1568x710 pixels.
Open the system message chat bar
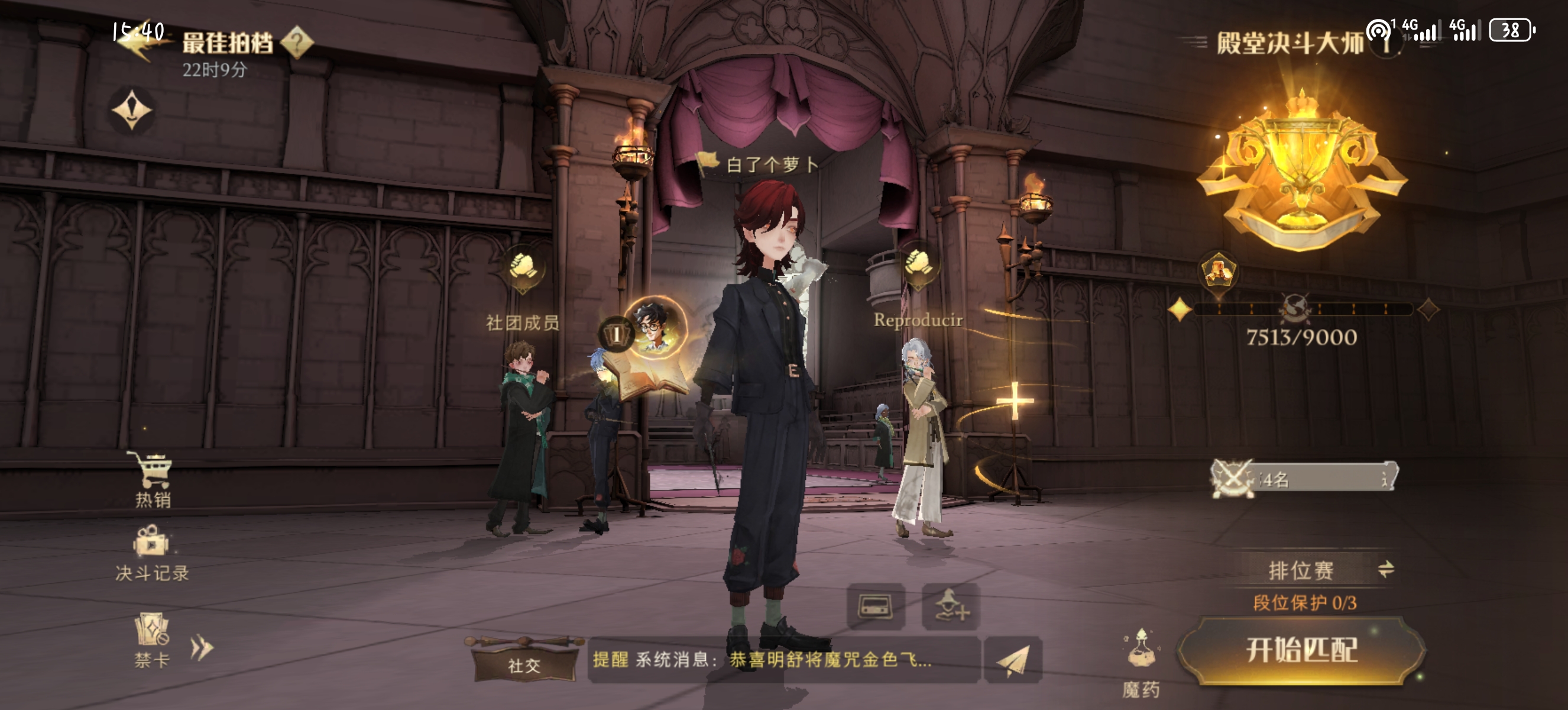783,660
